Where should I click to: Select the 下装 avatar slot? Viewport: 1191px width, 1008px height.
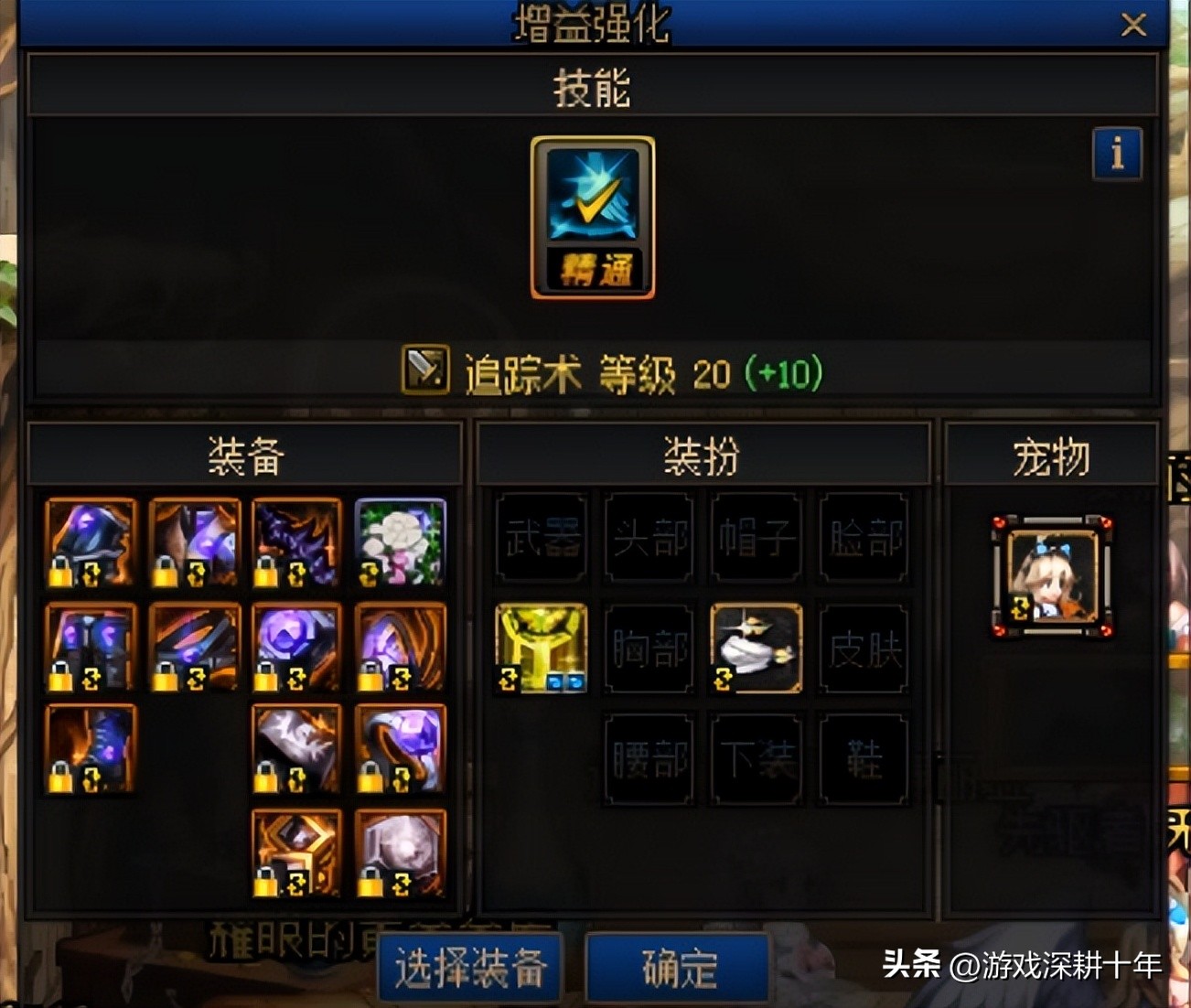pyautogui.click(x=755, y=761)
